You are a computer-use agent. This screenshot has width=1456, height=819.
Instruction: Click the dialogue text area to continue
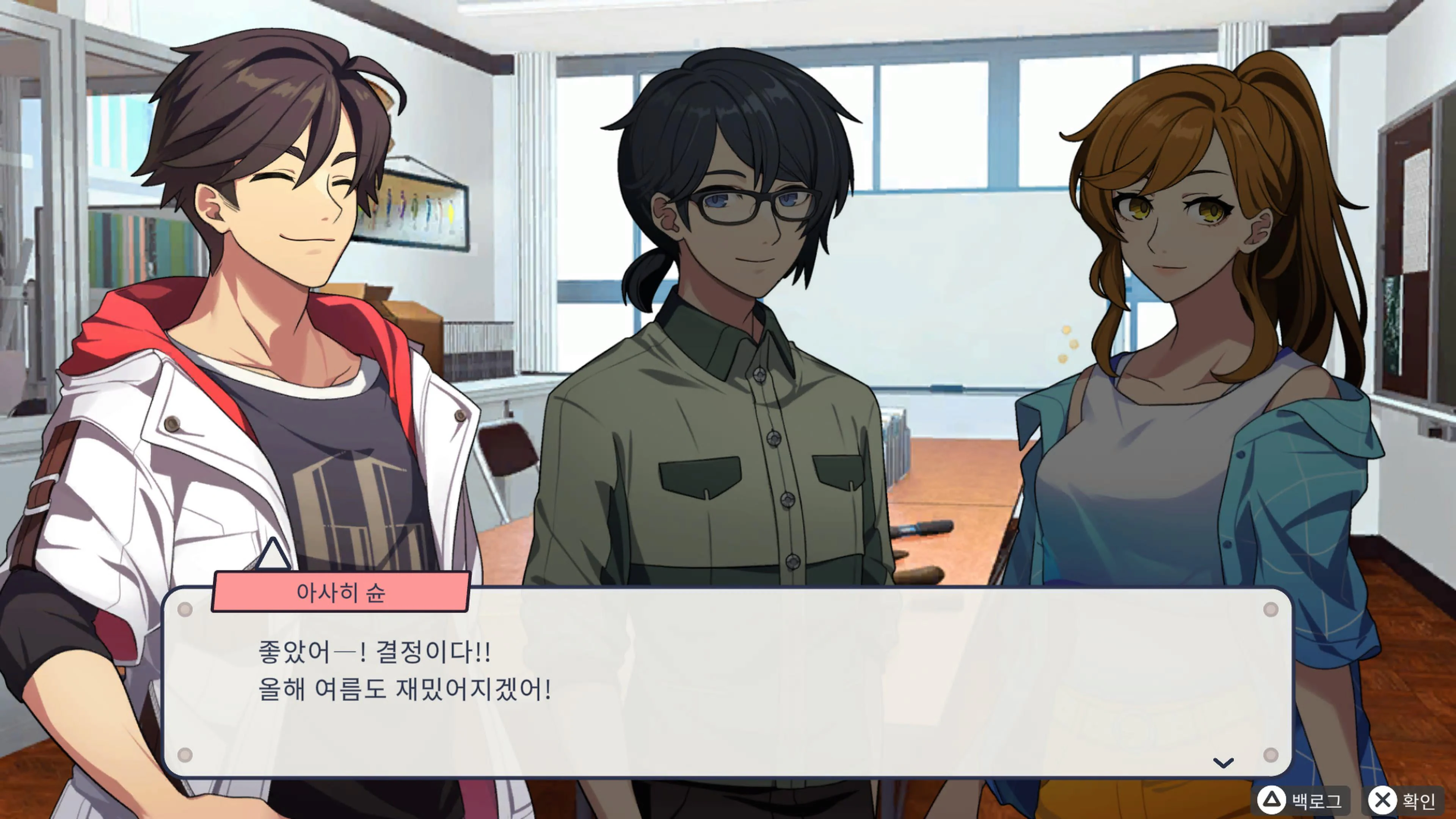pyautogui.click(x=723, y=678)
